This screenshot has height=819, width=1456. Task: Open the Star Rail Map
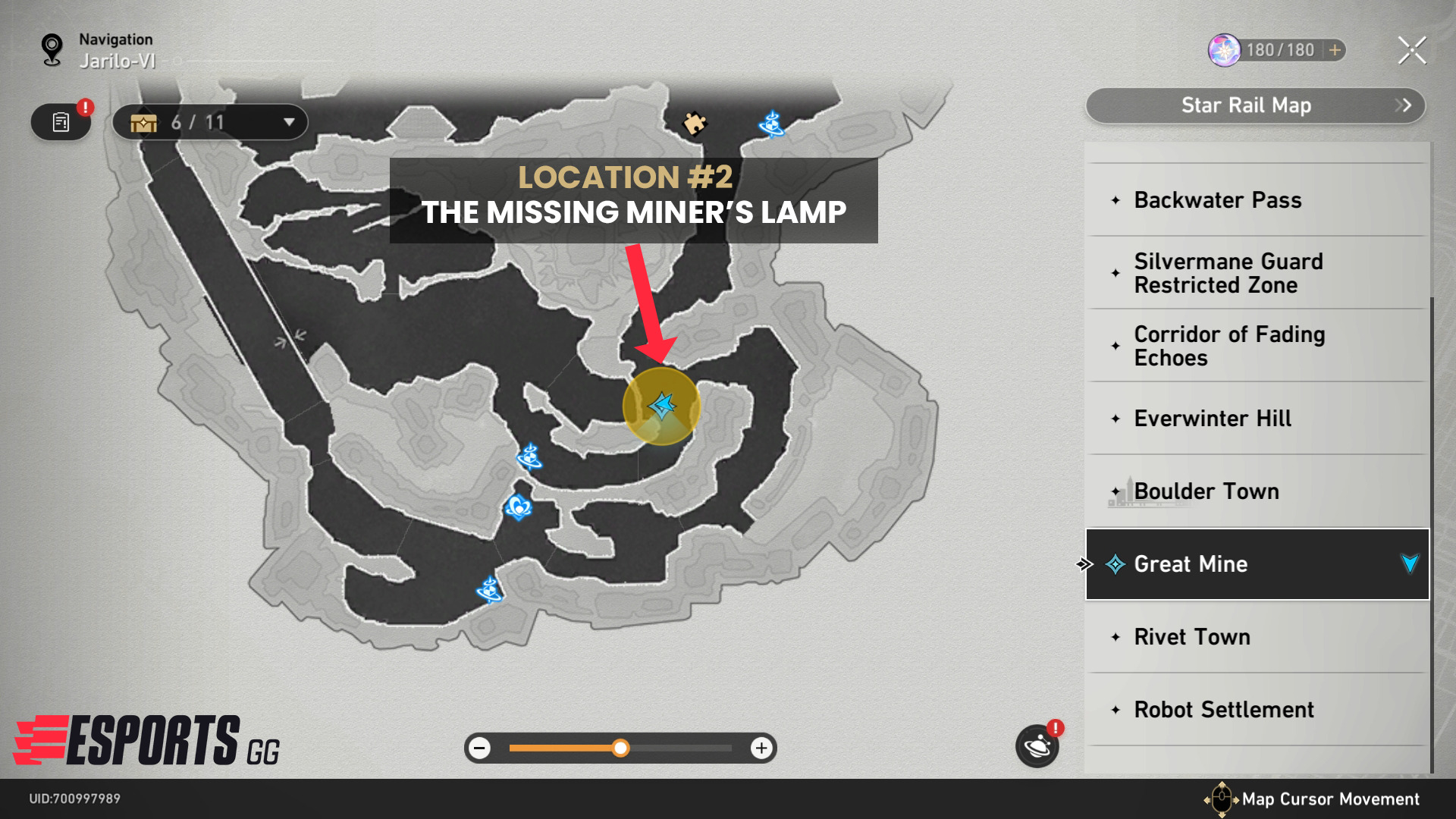click(x=1255, y=105)
